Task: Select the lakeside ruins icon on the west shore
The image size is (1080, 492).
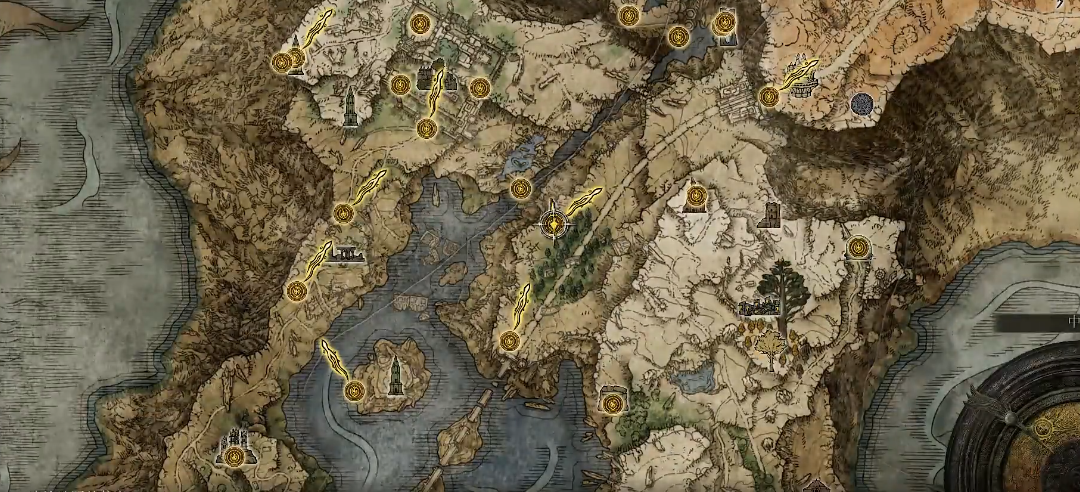Action: (x=349, y=254)
